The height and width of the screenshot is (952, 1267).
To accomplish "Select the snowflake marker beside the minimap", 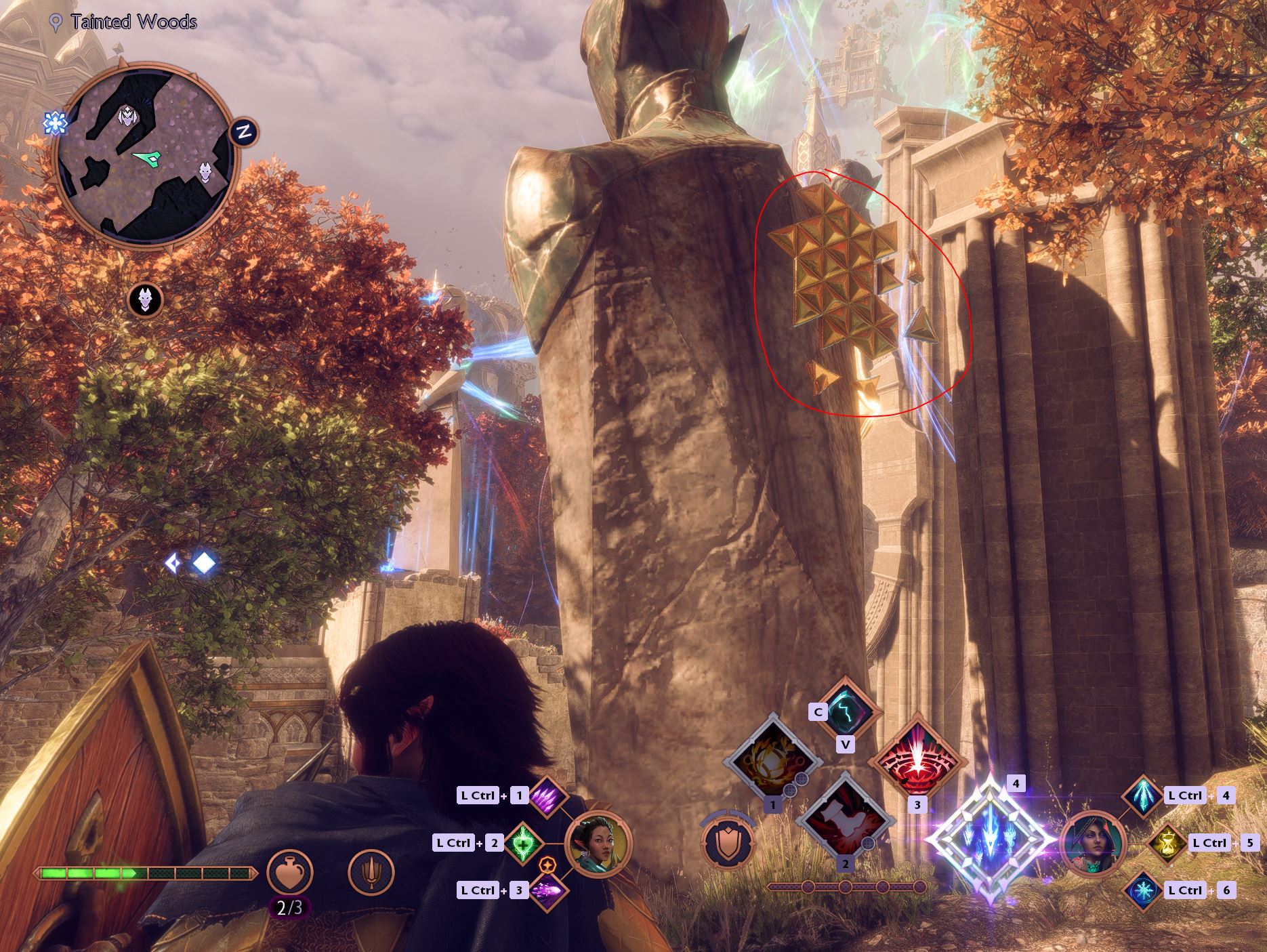I will [x=54, y=123].
